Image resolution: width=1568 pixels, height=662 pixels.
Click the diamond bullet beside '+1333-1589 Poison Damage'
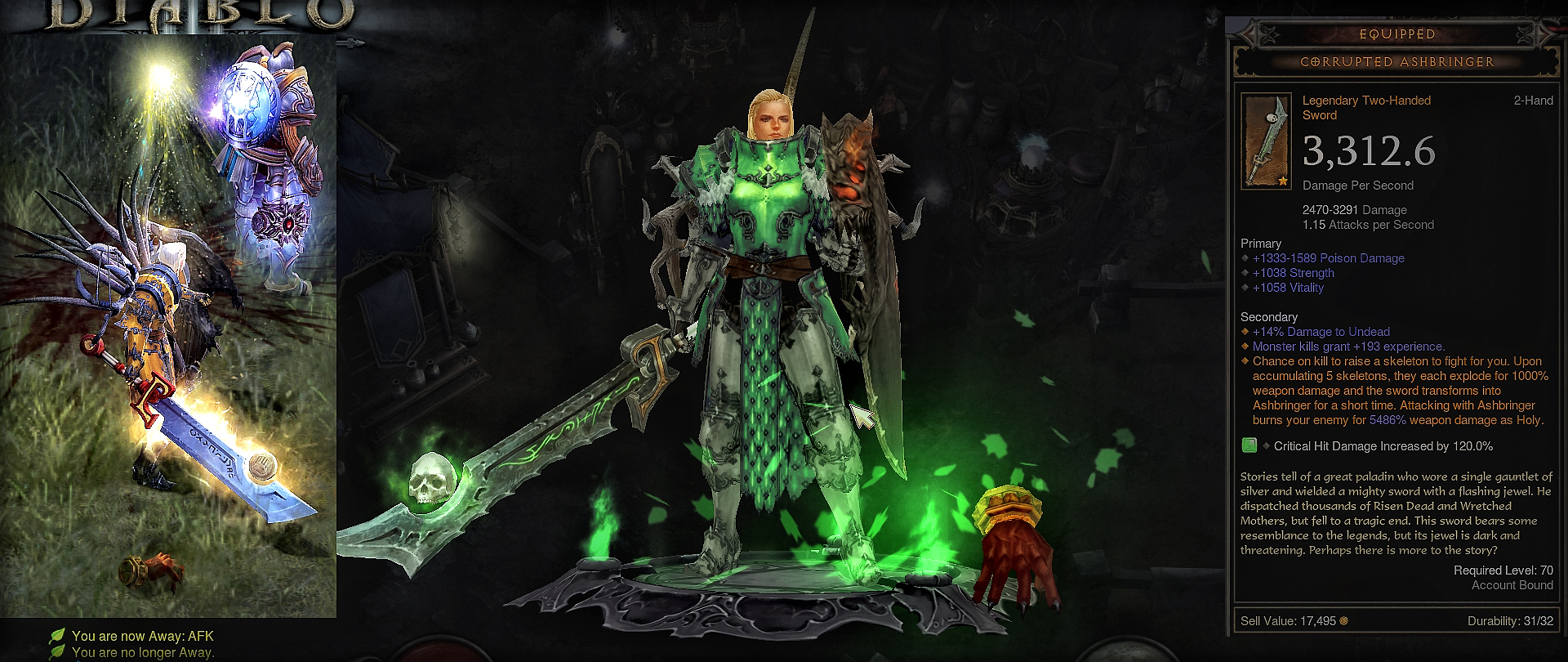1245,258
